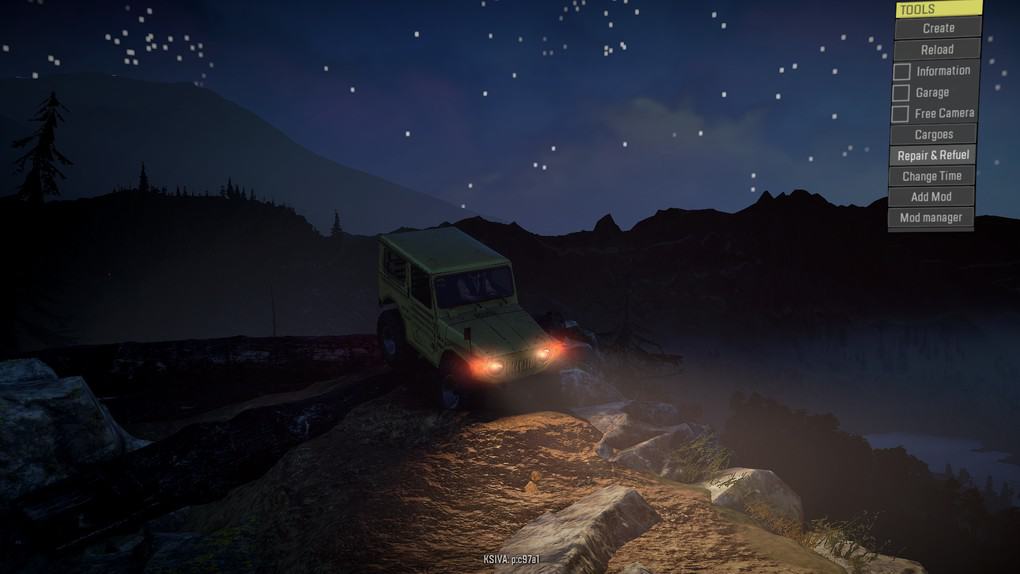Screen dimensions: 1020x574
Task: Launch the Mod manager
Action: click(x=930, y=218)
